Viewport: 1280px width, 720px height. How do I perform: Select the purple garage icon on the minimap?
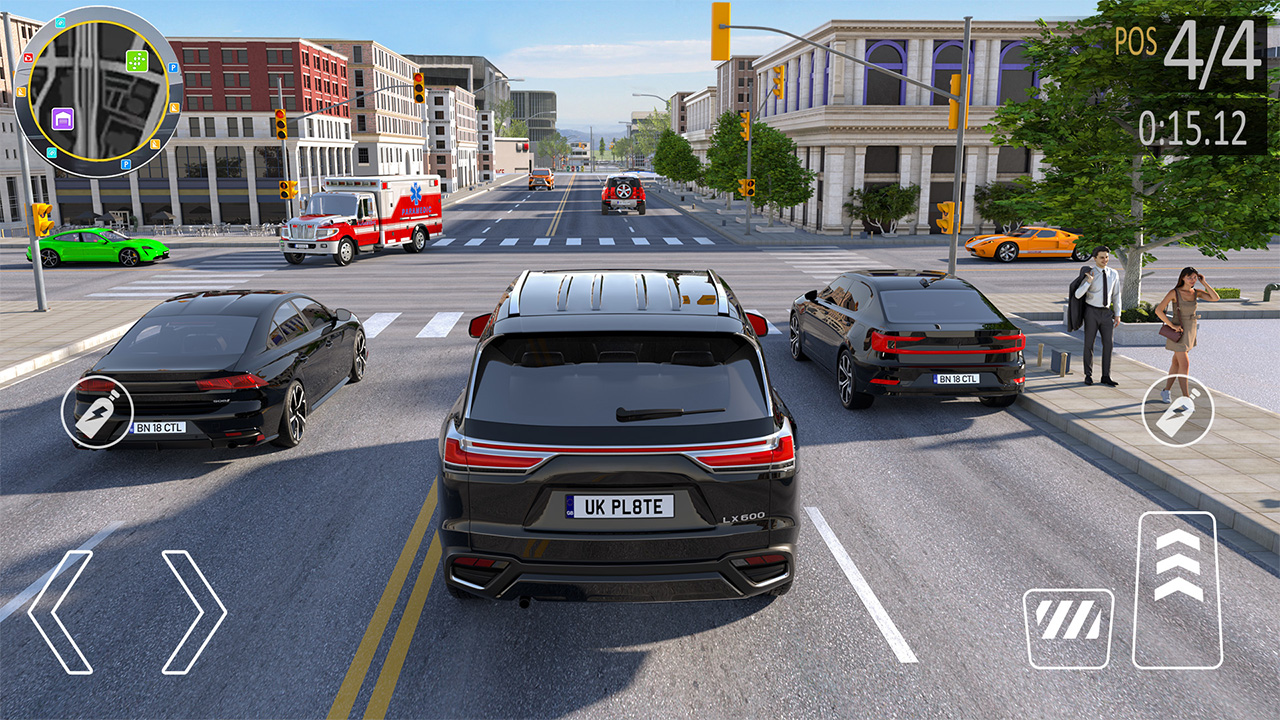(62, 119)
